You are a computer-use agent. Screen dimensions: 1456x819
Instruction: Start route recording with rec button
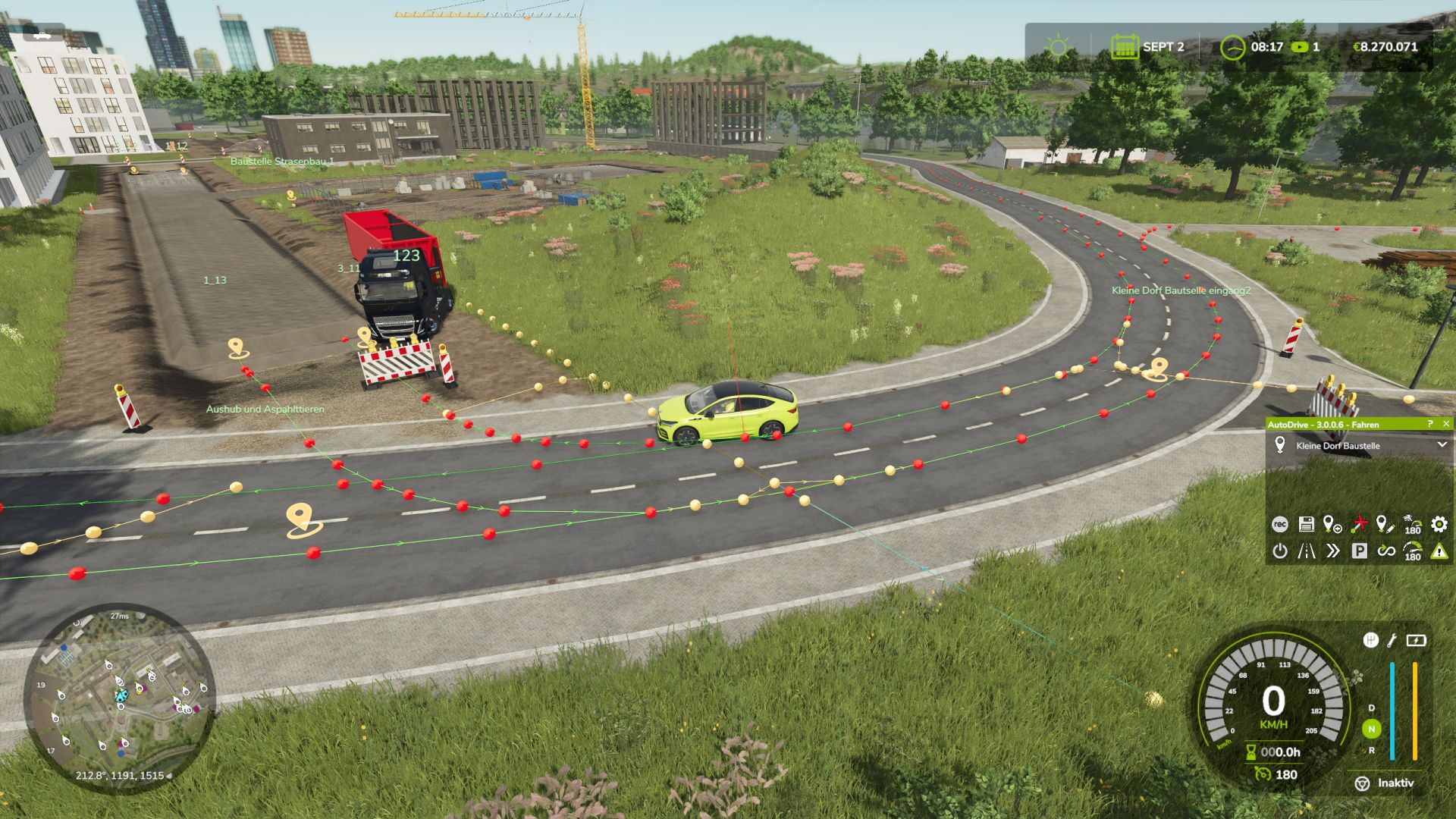pyautogui.click(x=1279, y=524)
